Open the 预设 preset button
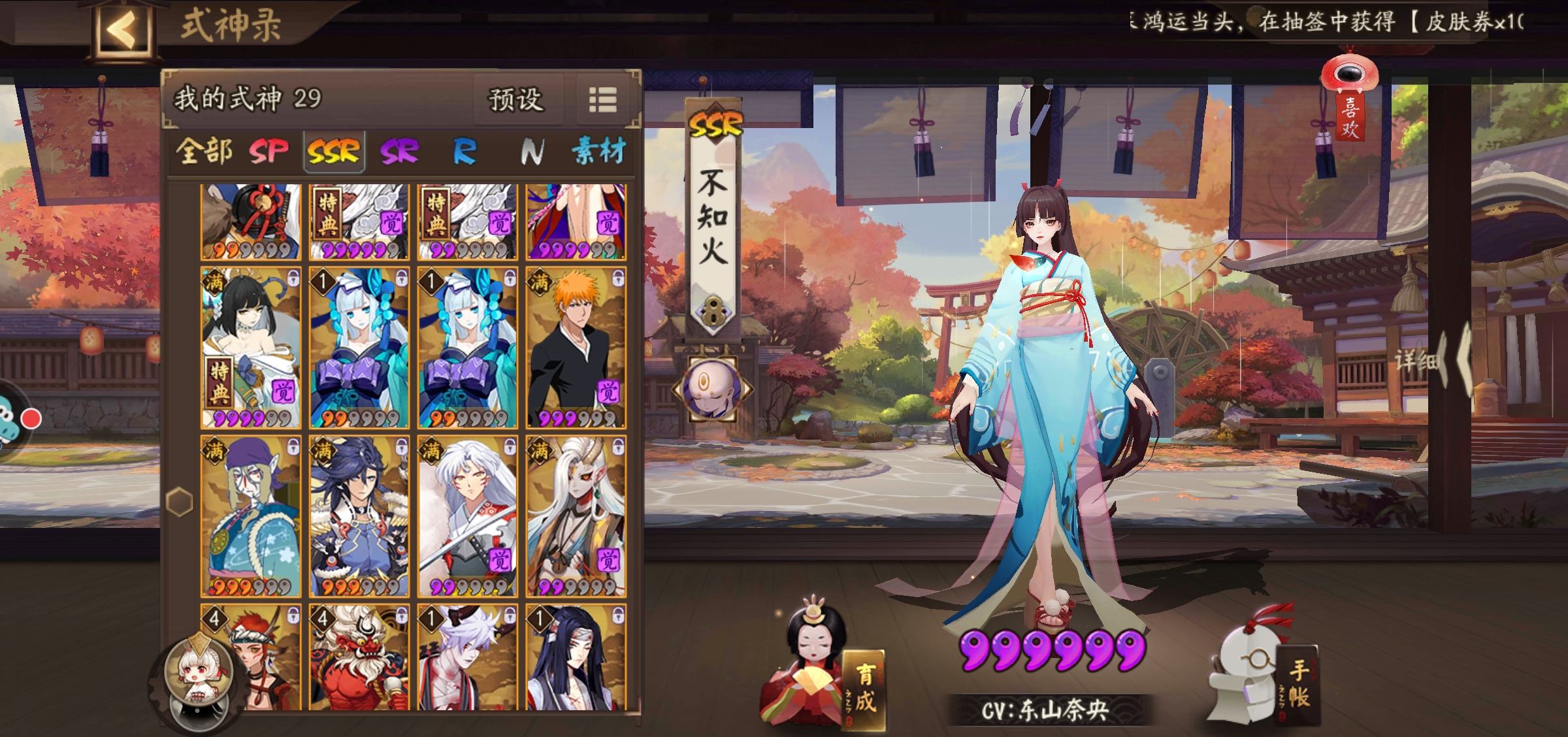 click(x=516, y=100)
